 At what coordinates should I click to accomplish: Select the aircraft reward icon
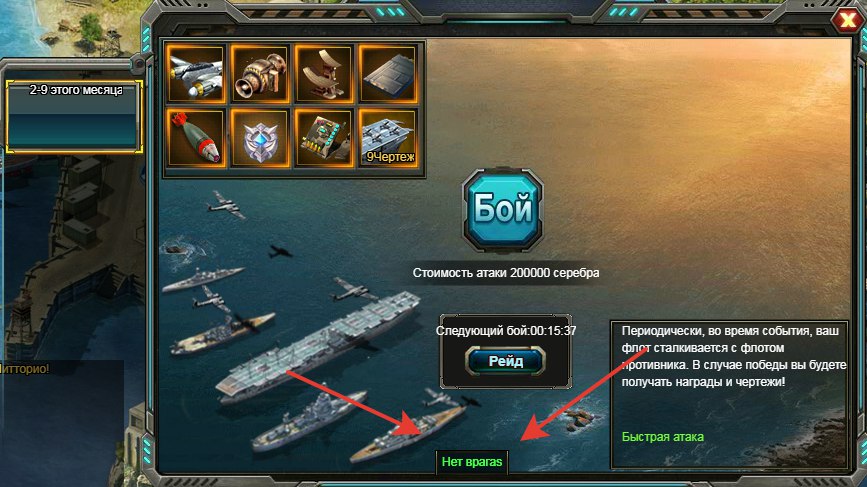tap(195, 73)
